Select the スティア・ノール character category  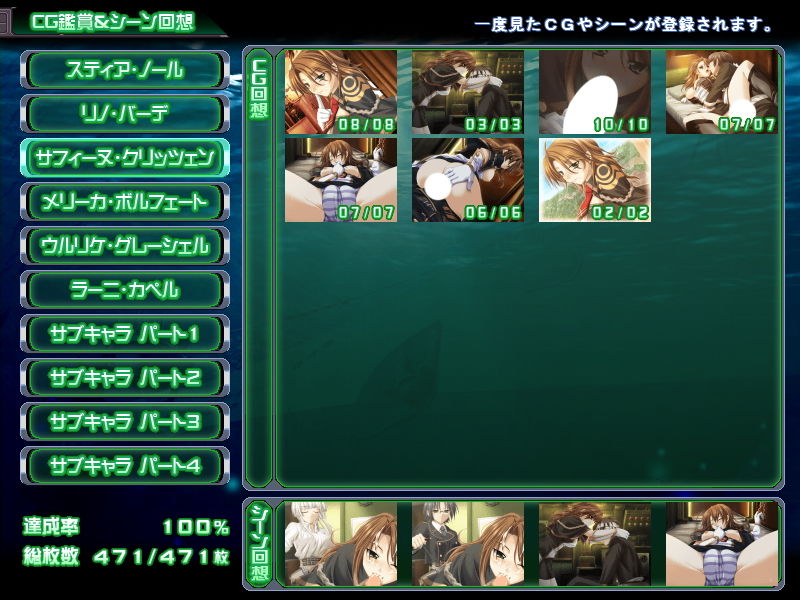(125, 70)
